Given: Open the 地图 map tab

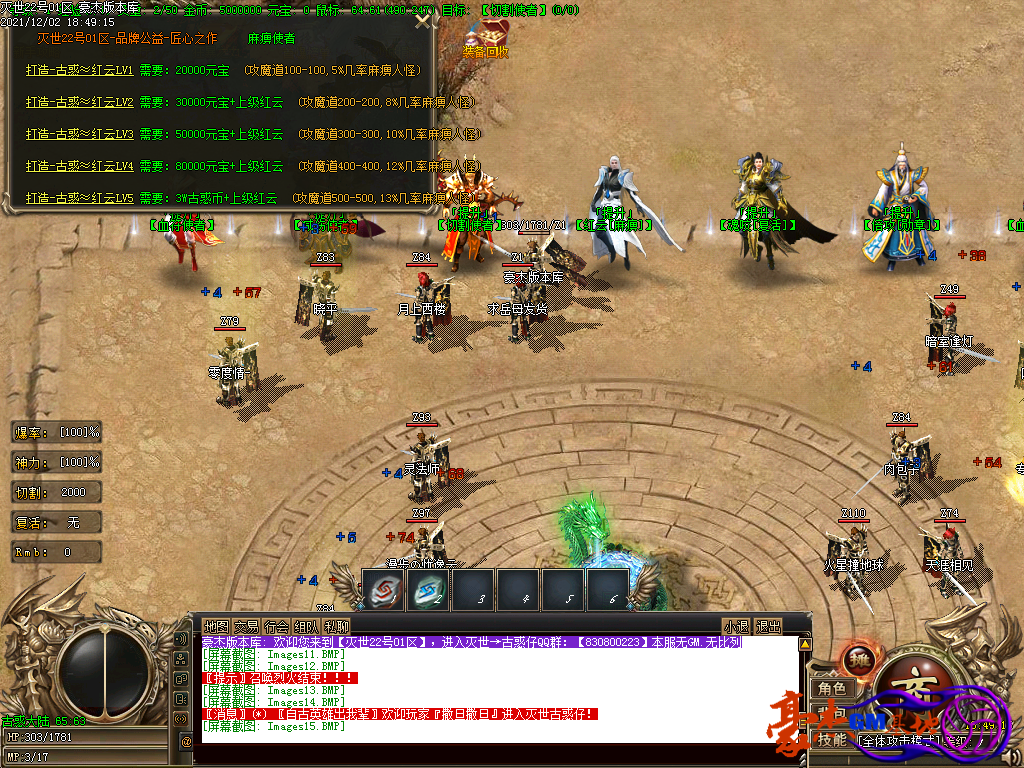Looking at the screenshot, I should click(216, 626).
